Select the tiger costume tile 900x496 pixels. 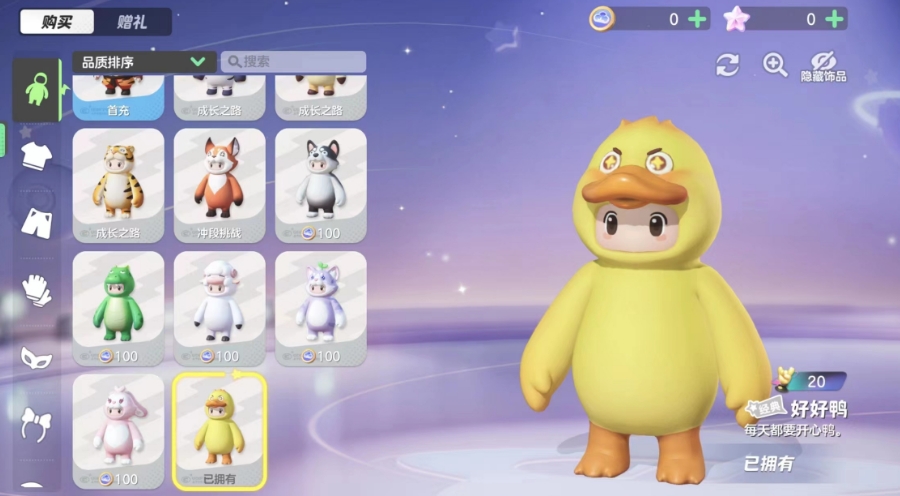(118, 185)
